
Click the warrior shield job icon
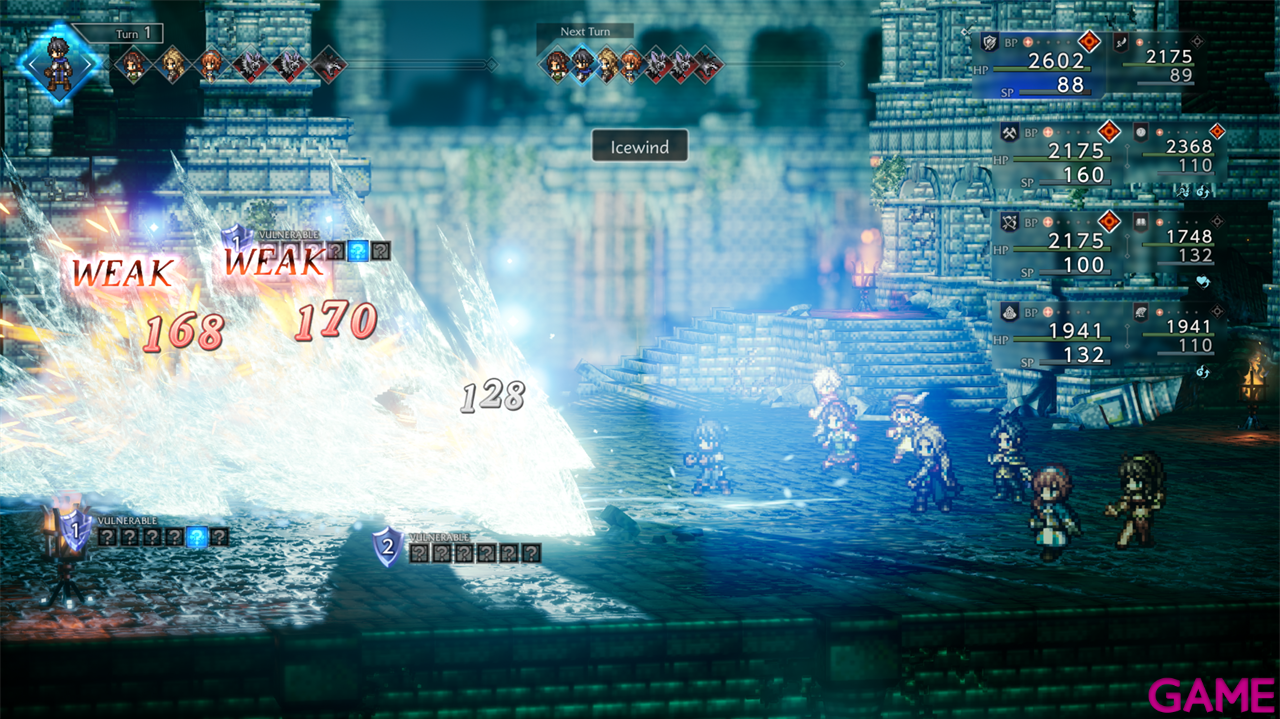pos(990,42)
